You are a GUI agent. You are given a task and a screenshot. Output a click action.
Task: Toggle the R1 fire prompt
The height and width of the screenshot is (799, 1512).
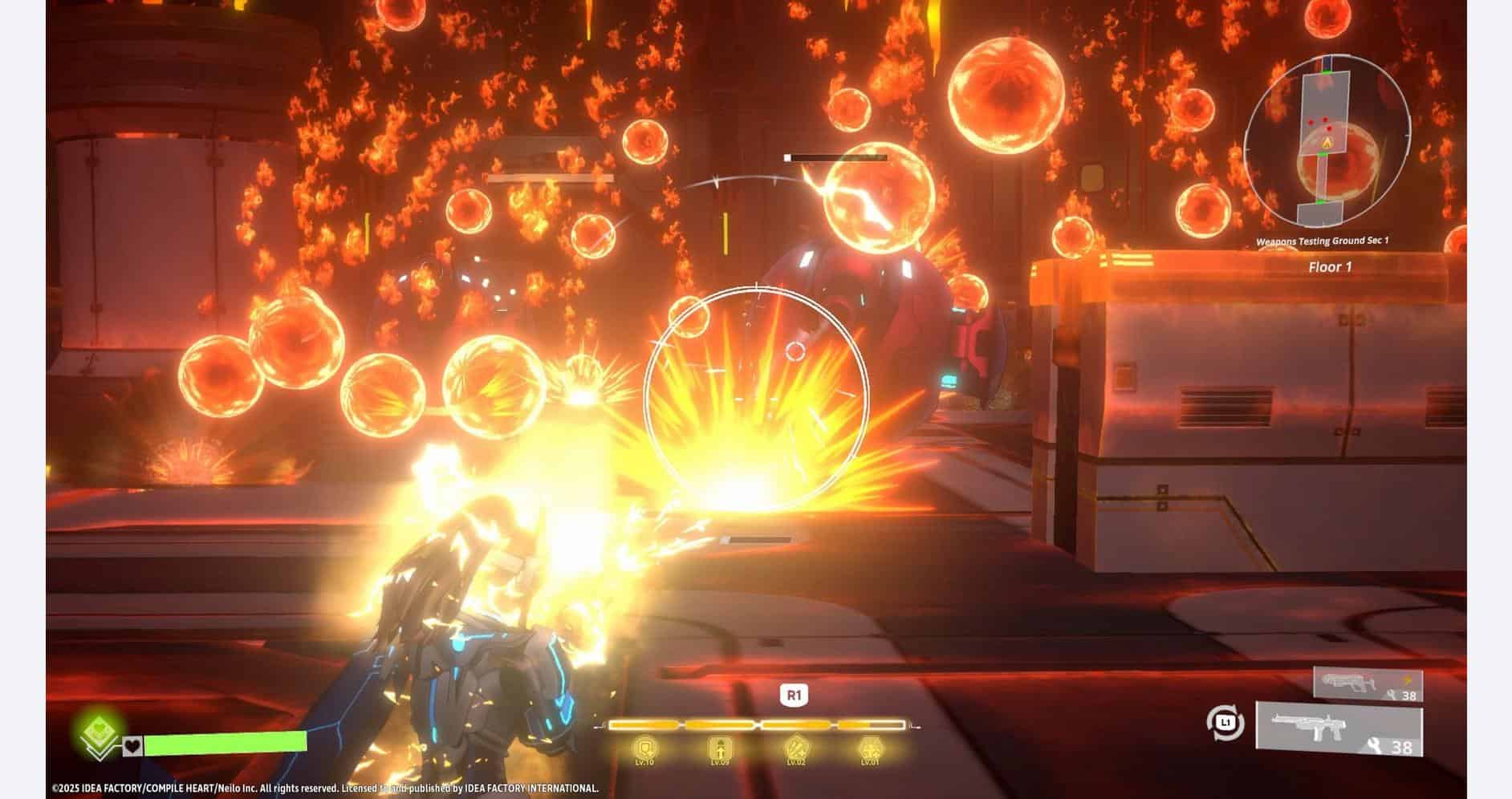793,696
